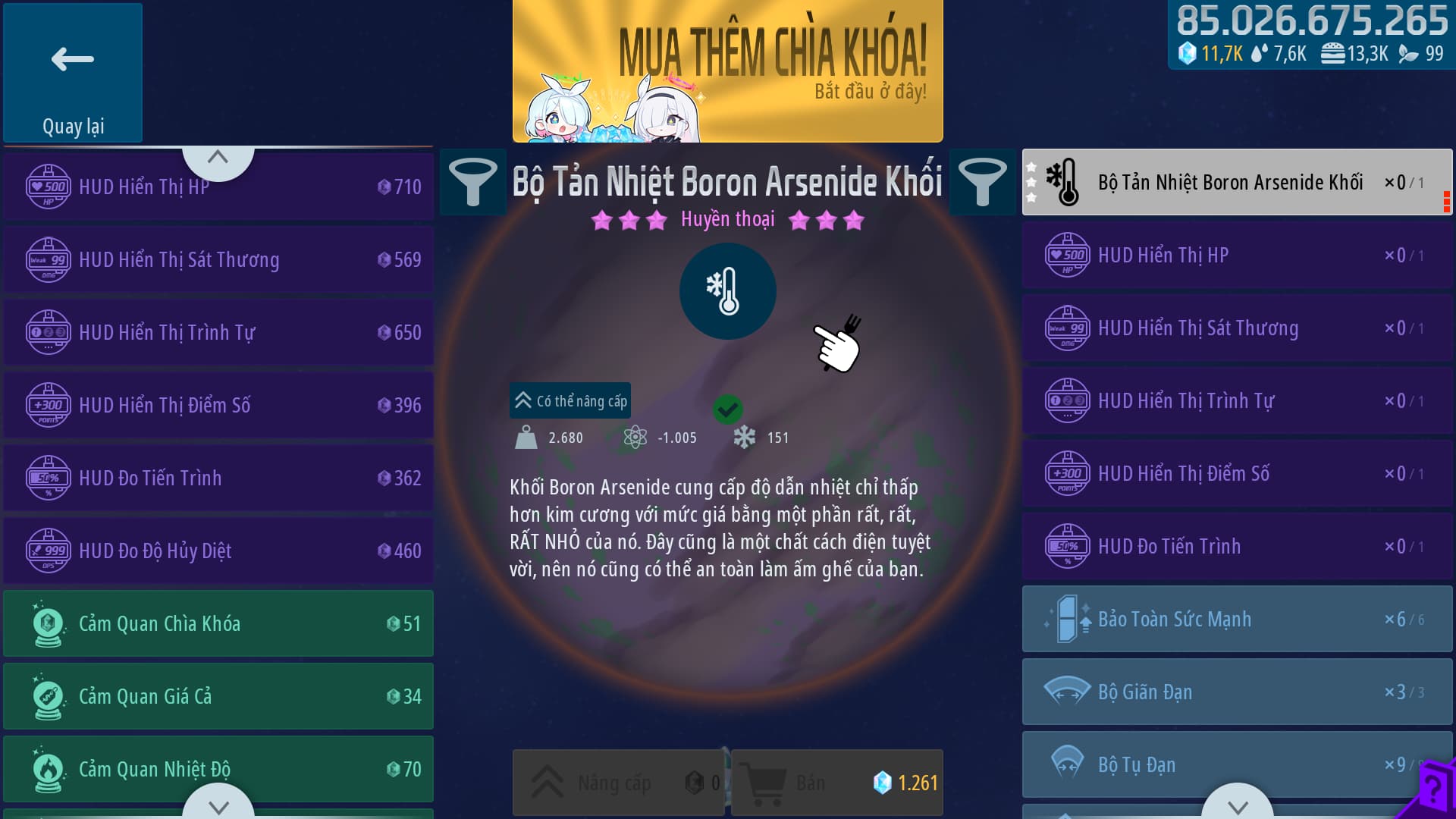The width and height of the screenshot is (1456, 819).
Task: Choose Cảm Quan Nhiệt Độ shop item
Action: click(218, 769)
